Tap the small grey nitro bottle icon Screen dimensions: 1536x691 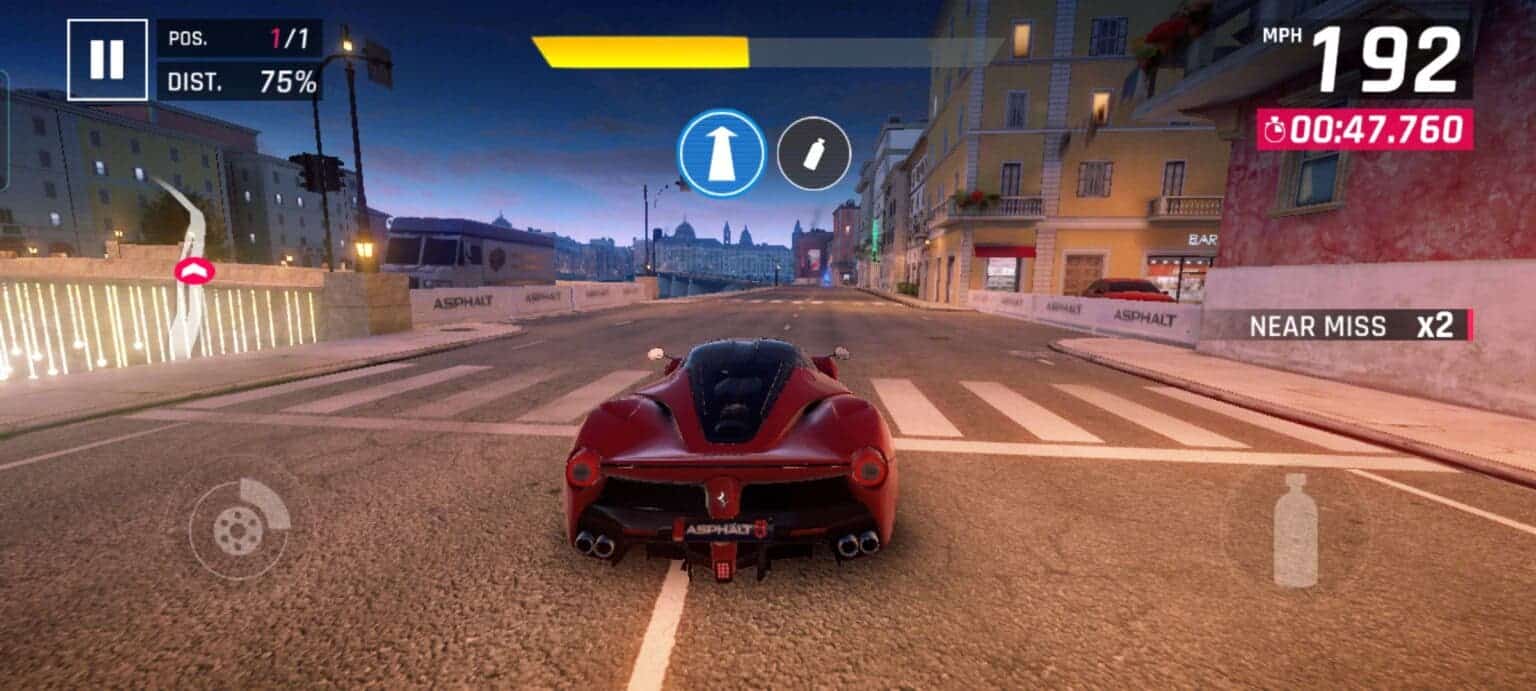click(x=814, y=153)
